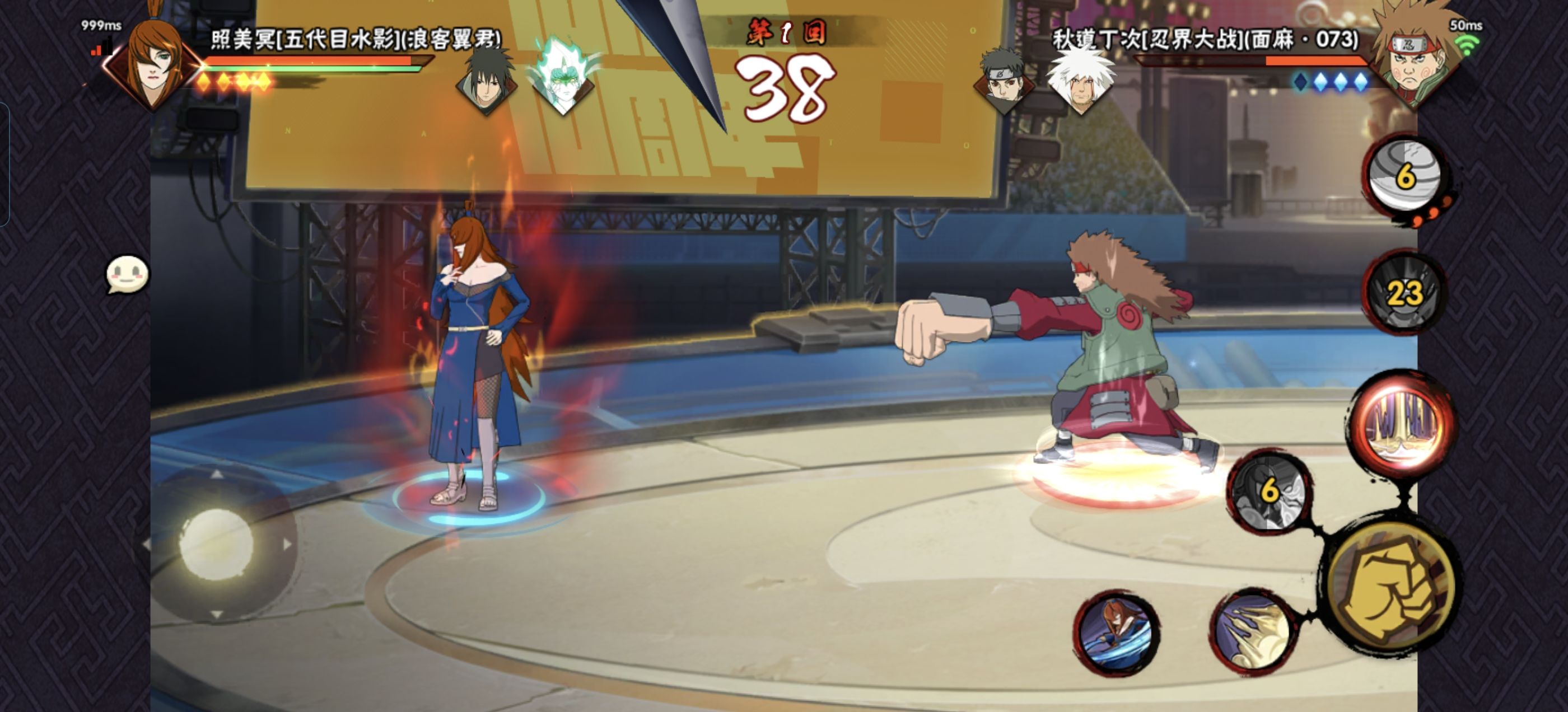This screenshot has height=712, width=1568.
Task: Use Mei's blue water dash skill
Action: (1116, 633)
